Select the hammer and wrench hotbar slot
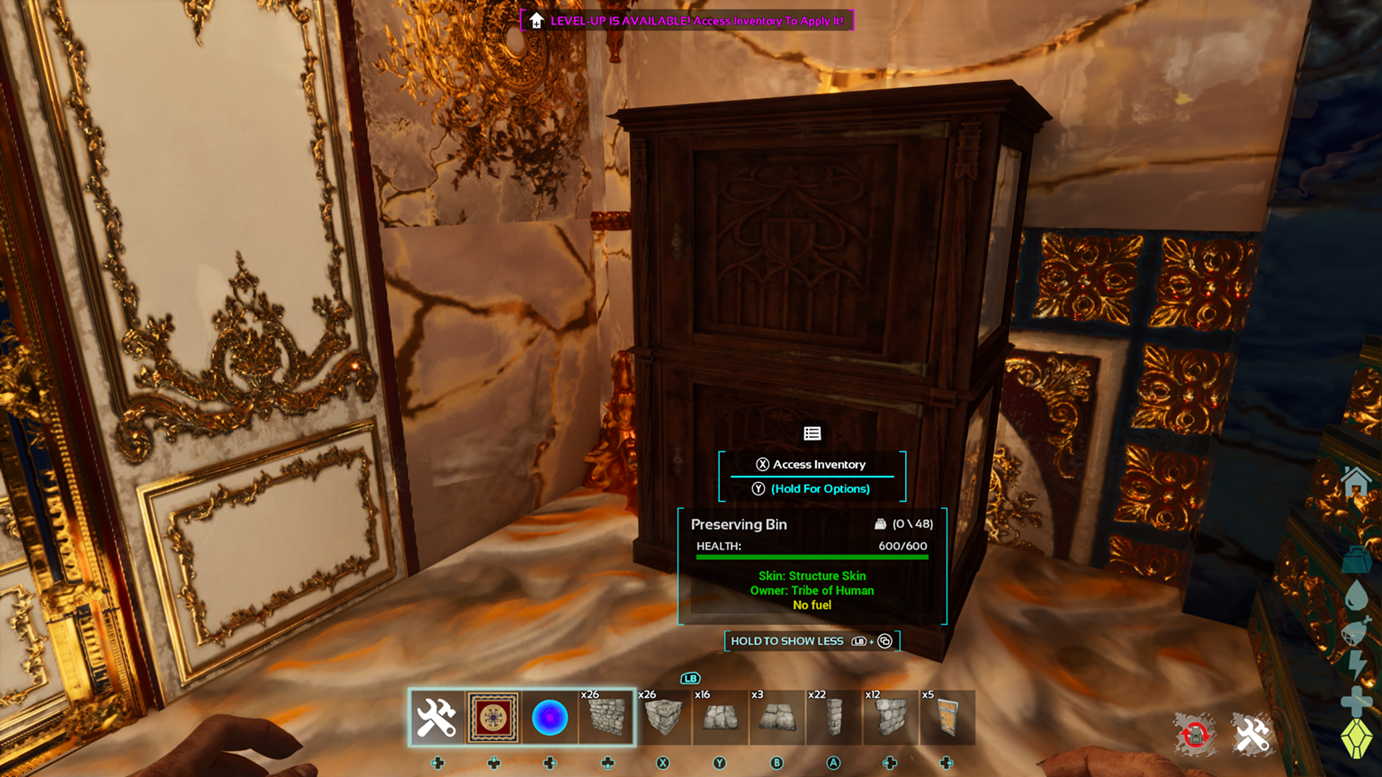This screenshot has height=777, width=1382. point(437,717)
